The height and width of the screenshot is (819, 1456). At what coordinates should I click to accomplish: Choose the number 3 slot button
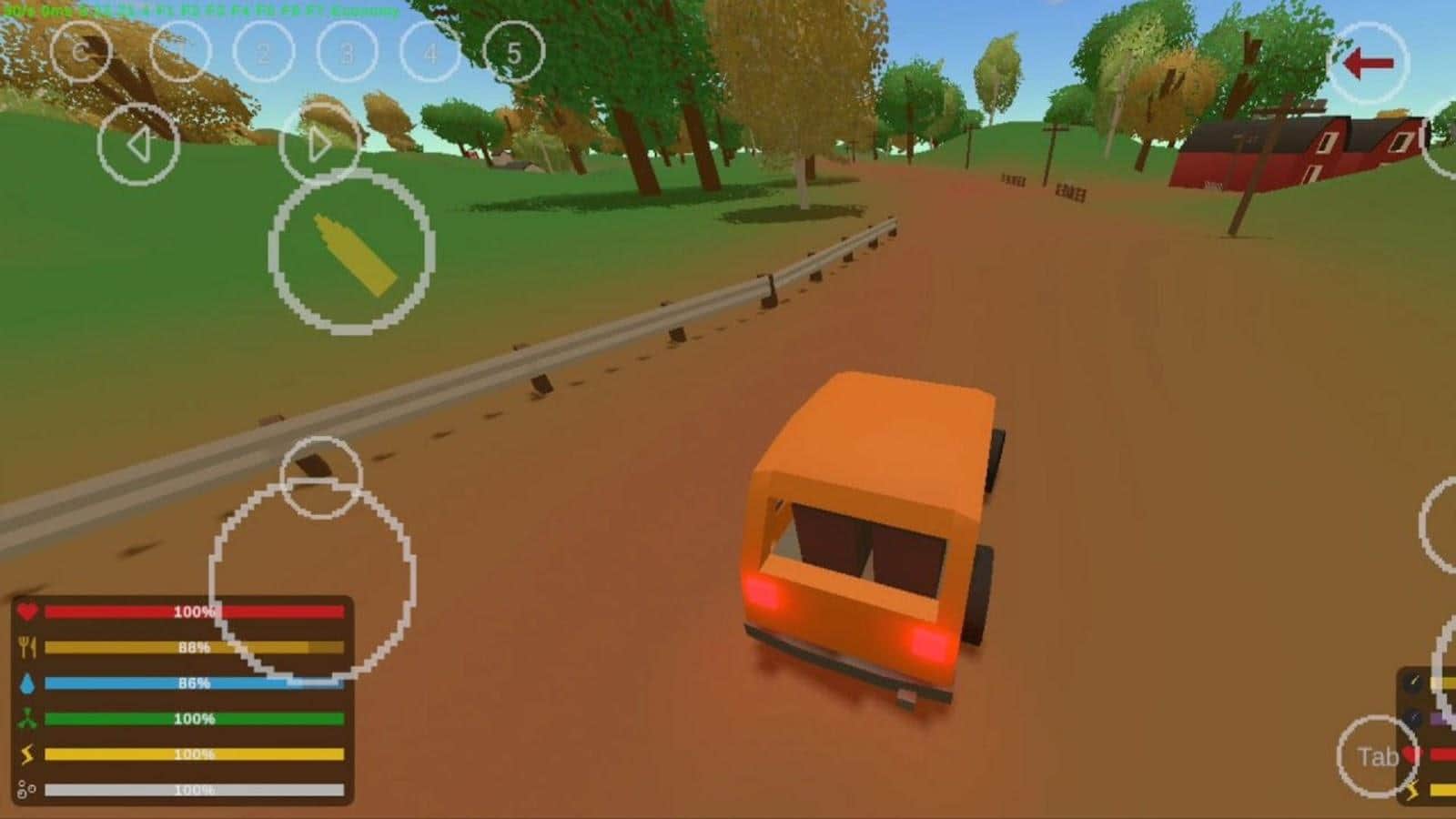tap(347, 54)
